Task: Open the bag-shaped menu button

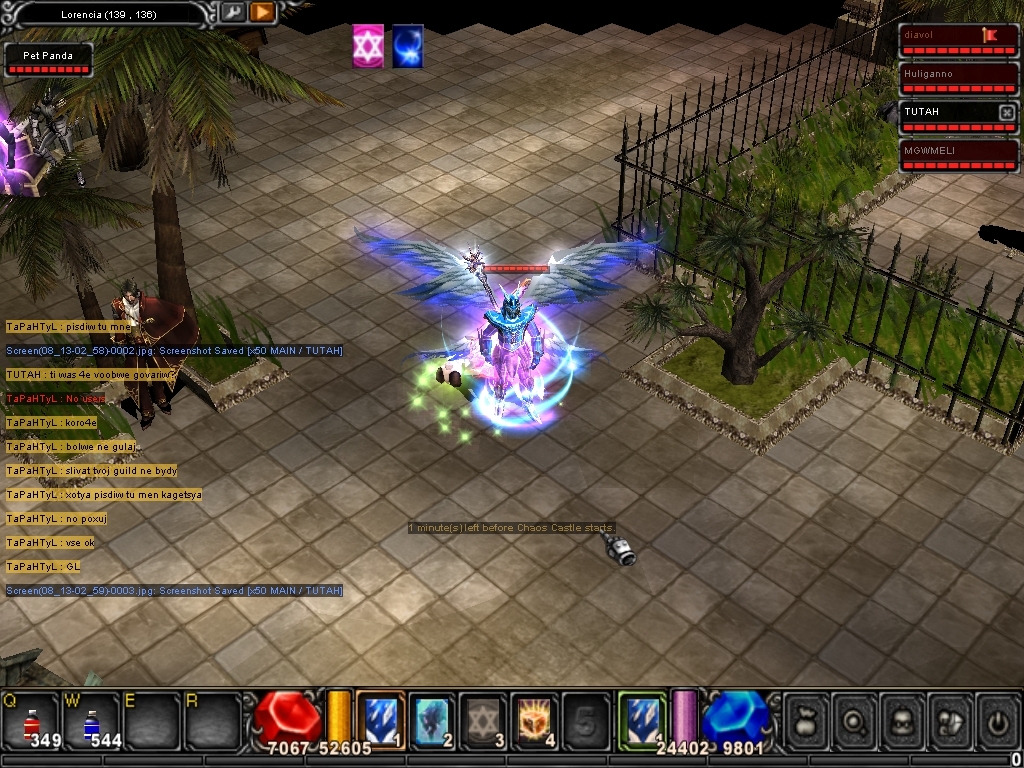Action: pos(808,719)
